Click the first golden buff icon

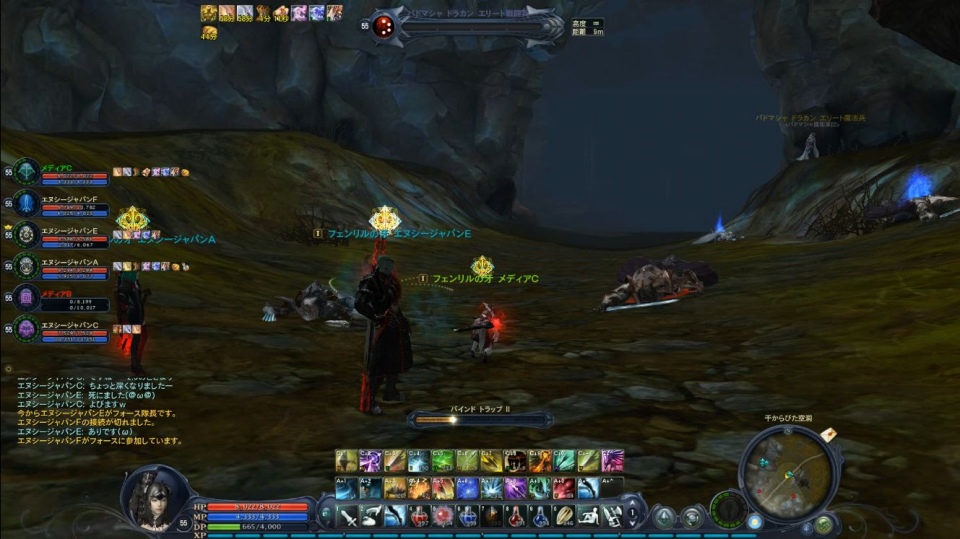tap(208, 13)
